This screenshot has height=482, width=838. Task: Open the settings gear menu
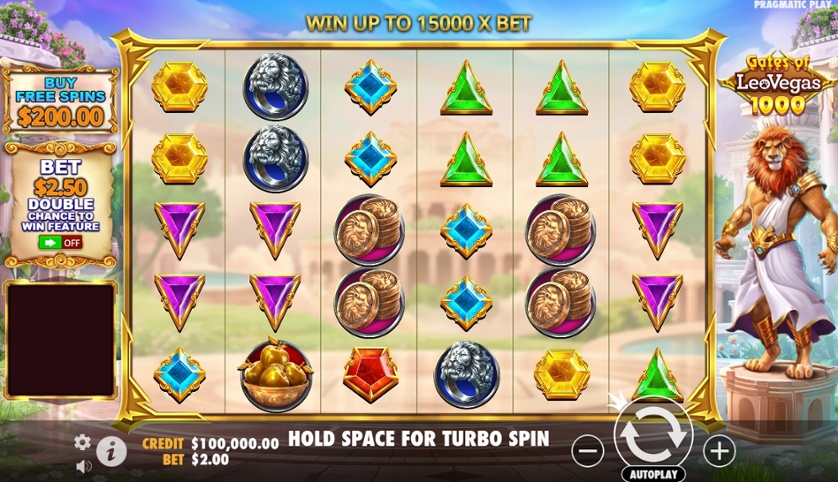83,441
